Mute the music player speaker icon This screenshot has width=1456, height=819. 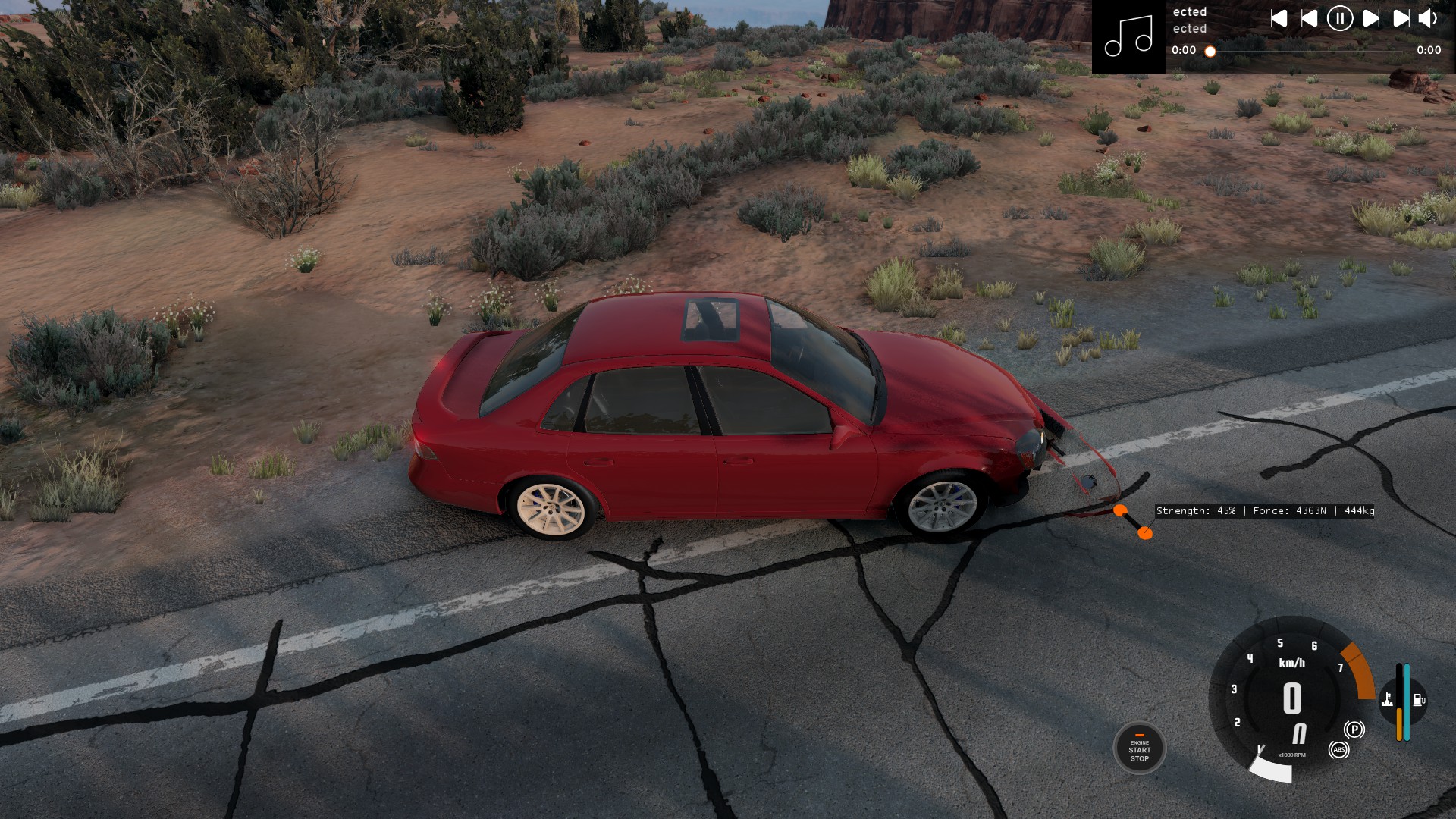(1428, 18)
